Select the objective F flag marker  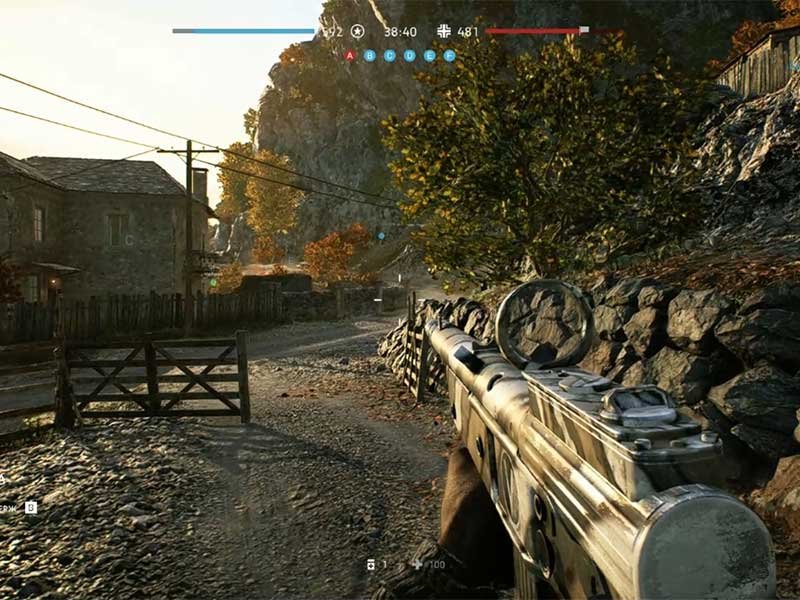449,56
